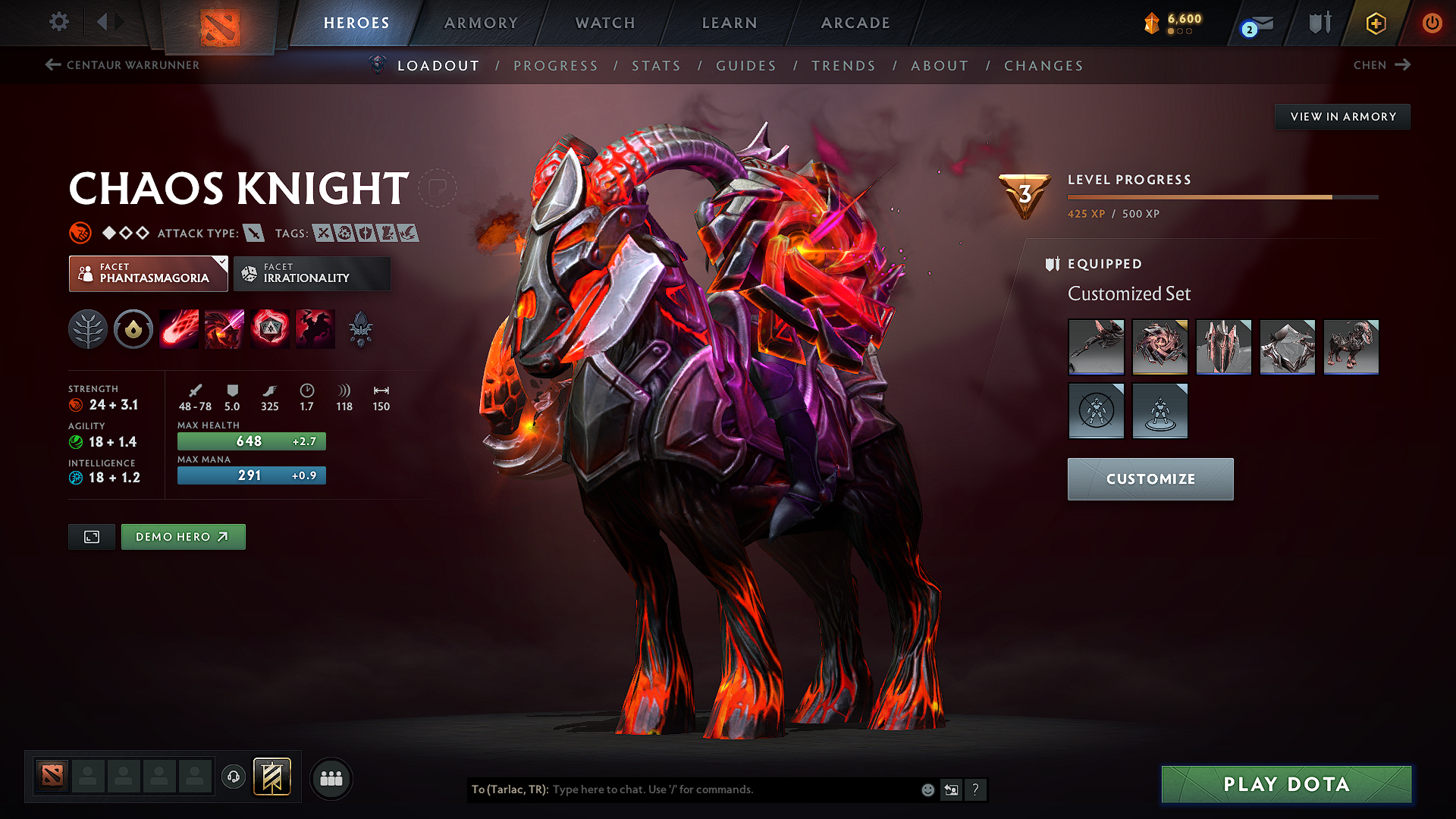Start matchmaking with Play Dota
This screenshot has width=1456, height=819.
[1286, 784]
